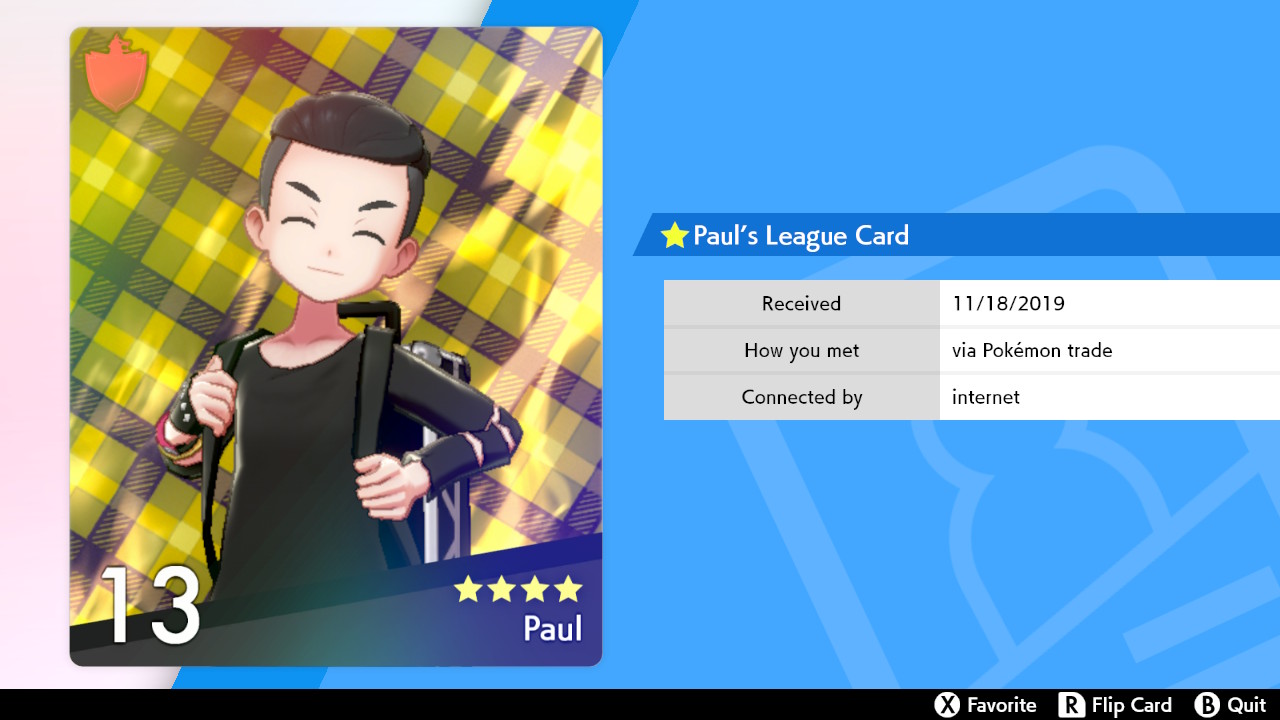Click the yellow favorite star beside Paul's League Card title
1280x720 pixels.
click(675, 236)
